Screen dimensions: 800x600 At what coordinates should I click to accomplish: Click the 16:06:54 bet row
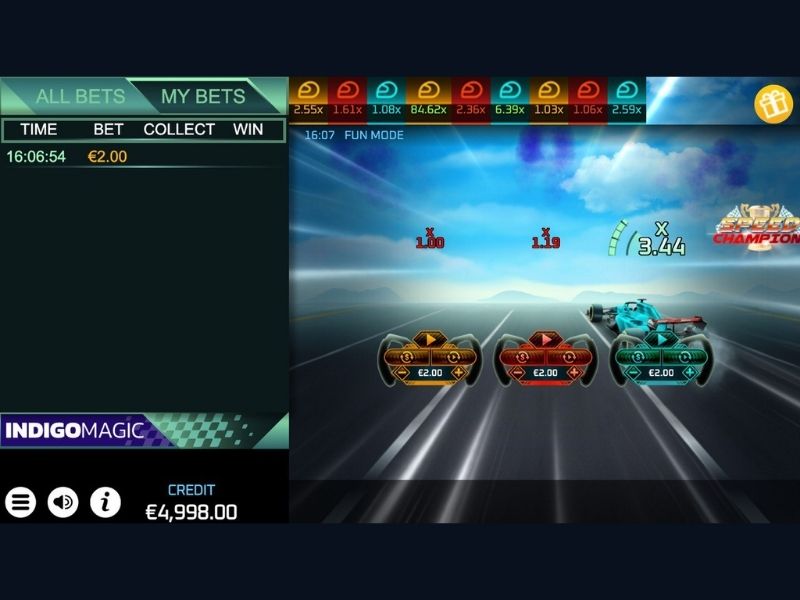(x=144, y=157)
